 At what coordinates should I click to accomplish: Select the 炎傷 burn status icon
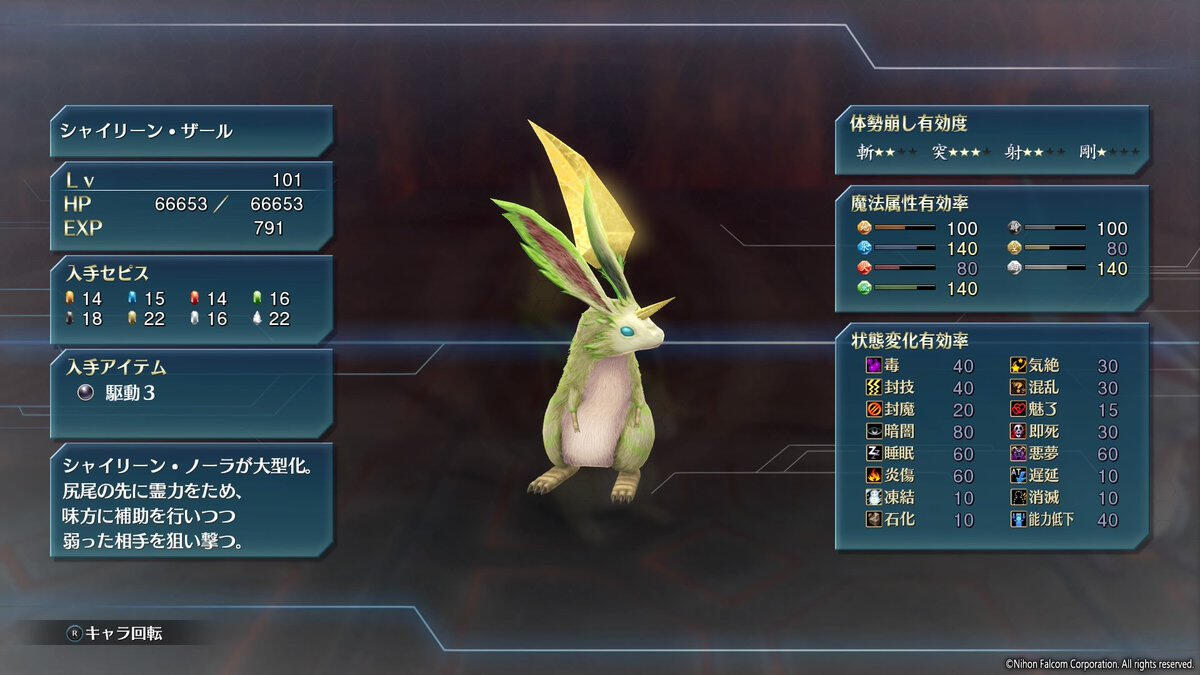click(872, 476)
